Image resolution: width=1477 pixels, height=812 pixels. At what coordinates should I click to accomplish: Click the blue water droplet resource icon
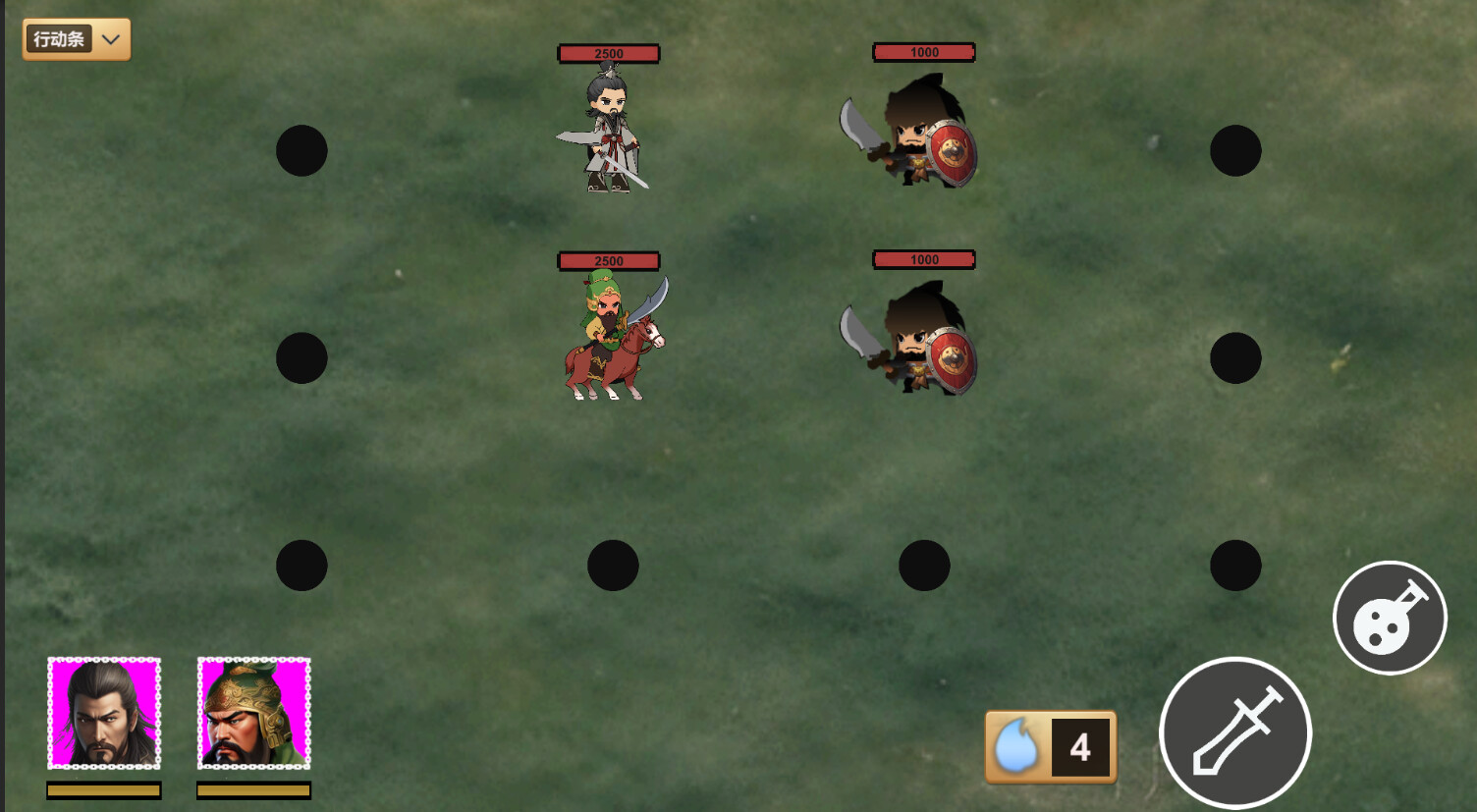(1018, 747)
